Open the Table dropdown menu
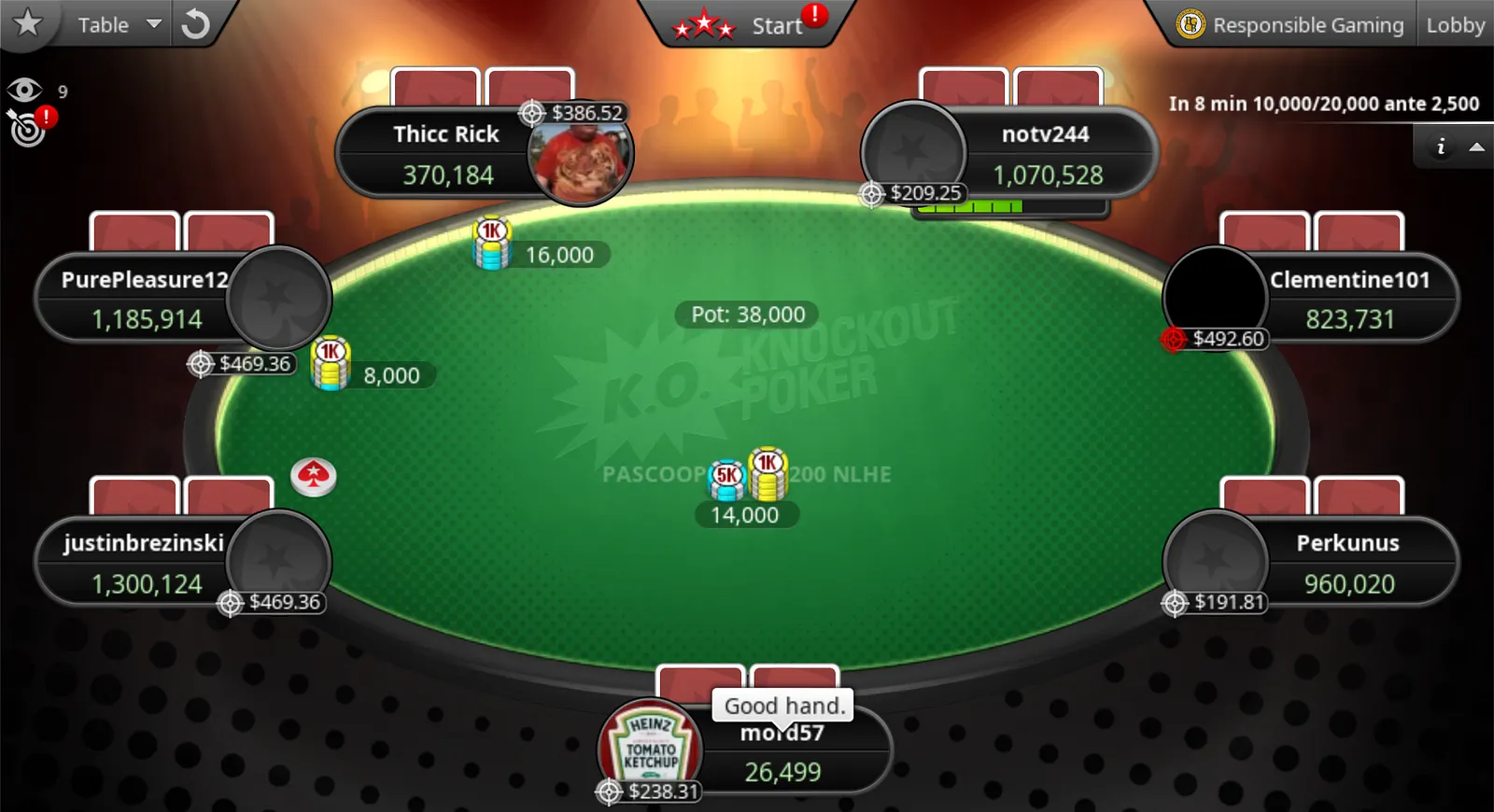This screenshot has width=1494, height=812. 119,25
